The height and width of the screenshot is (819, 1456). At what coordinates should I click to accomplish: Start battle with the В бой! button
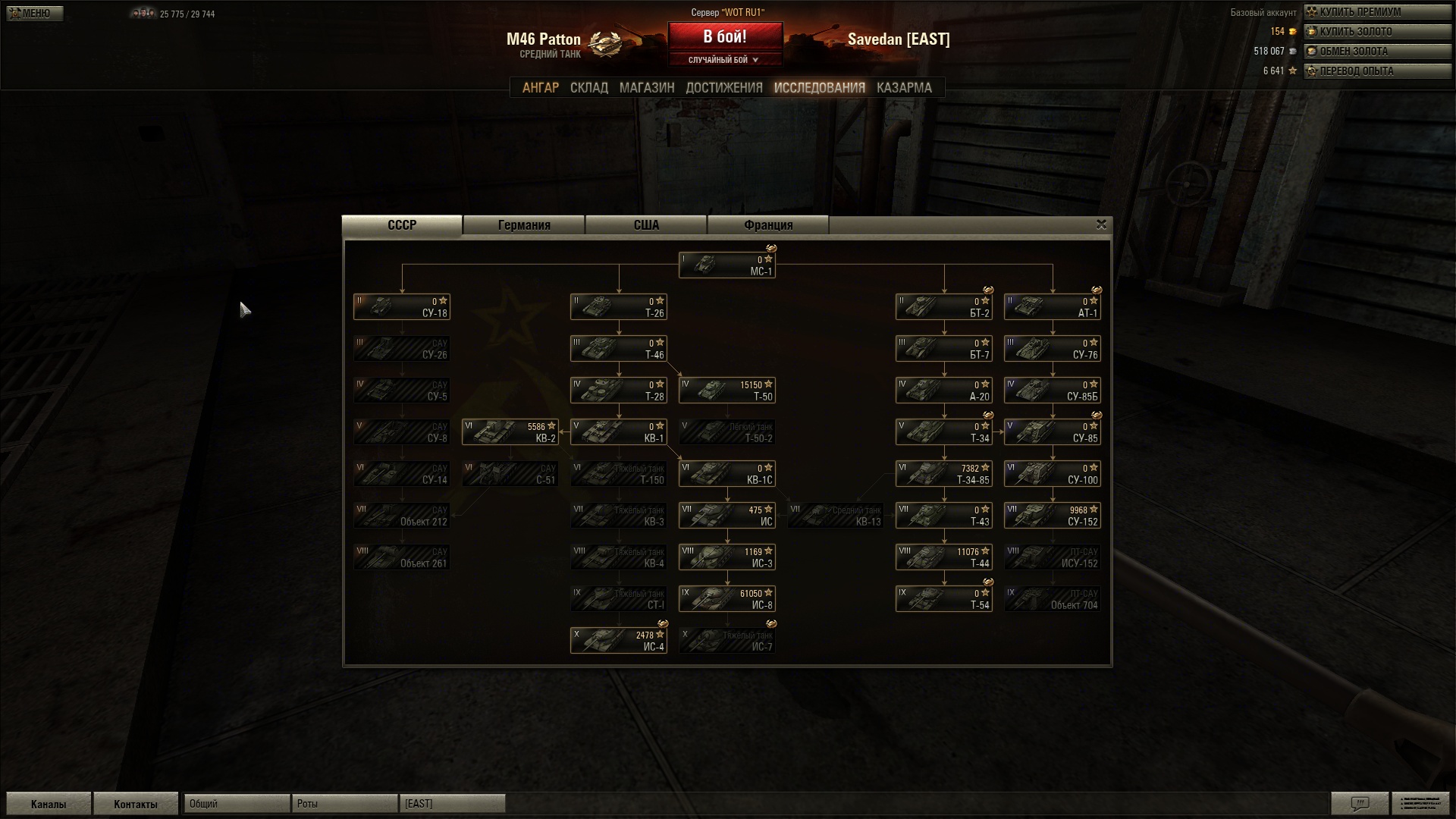724,36
